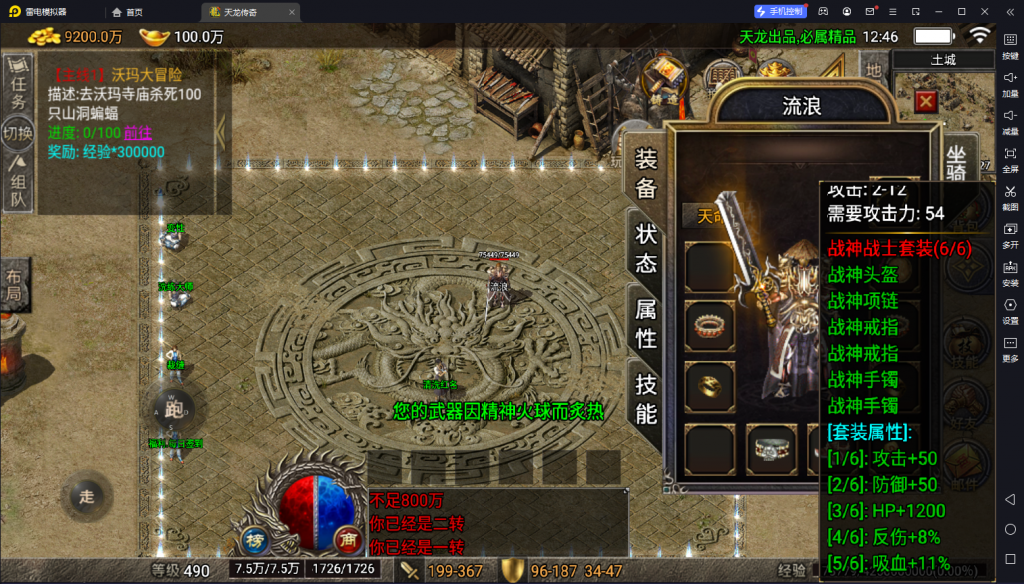The width and height of the screenshot is (1024, 584).
Task: Switch to the 装备 equipment tab
Action: tap(646, 173)
